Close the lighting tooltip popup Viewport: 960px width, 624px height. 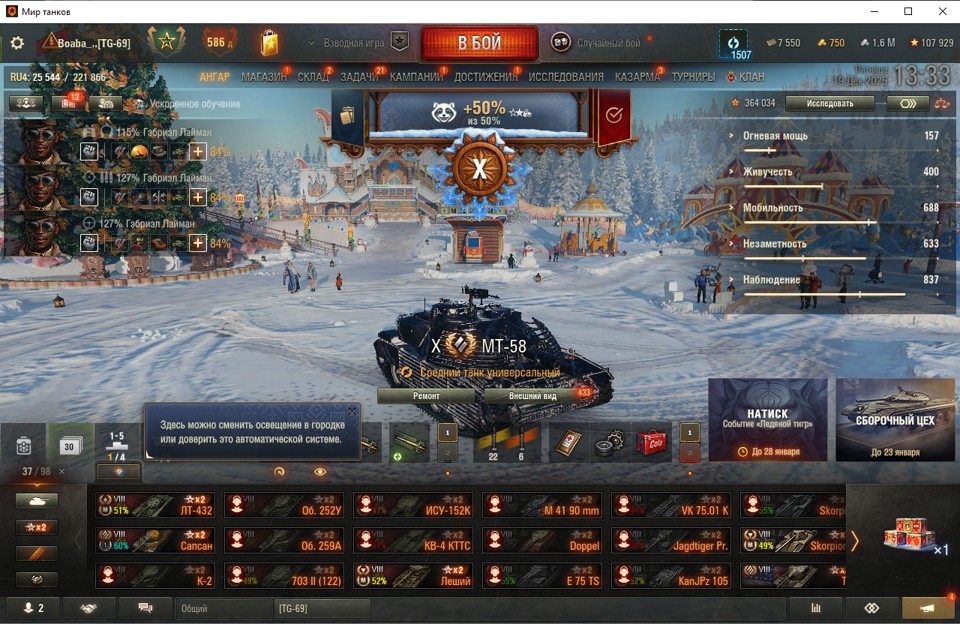tap(352, 411)
